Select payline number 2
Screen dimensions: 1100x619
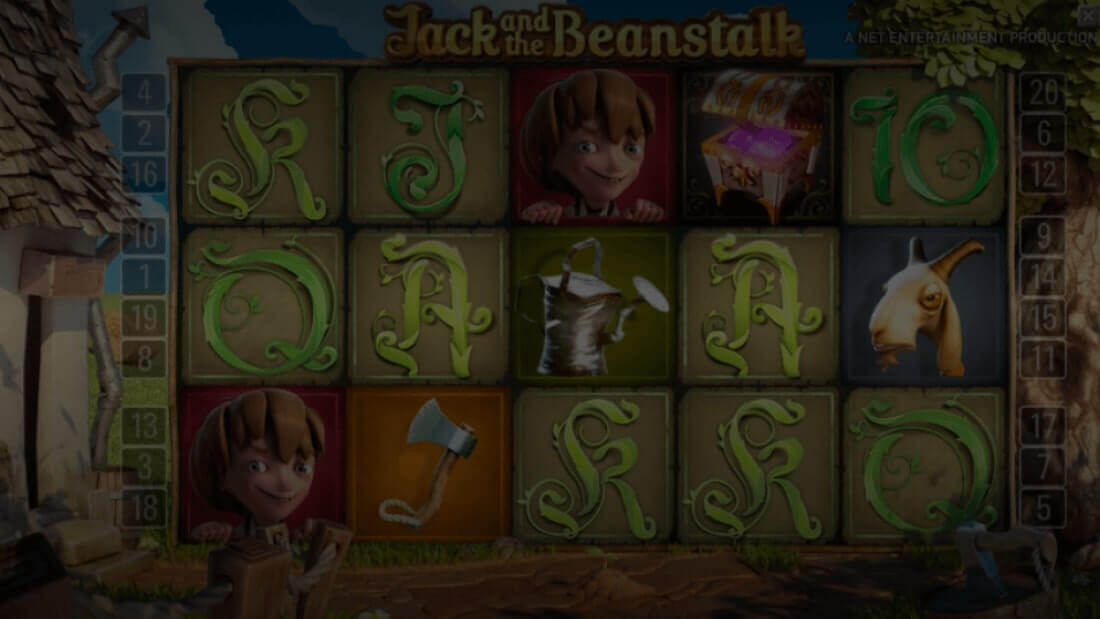pyautogui.click(x=145, y=133)
